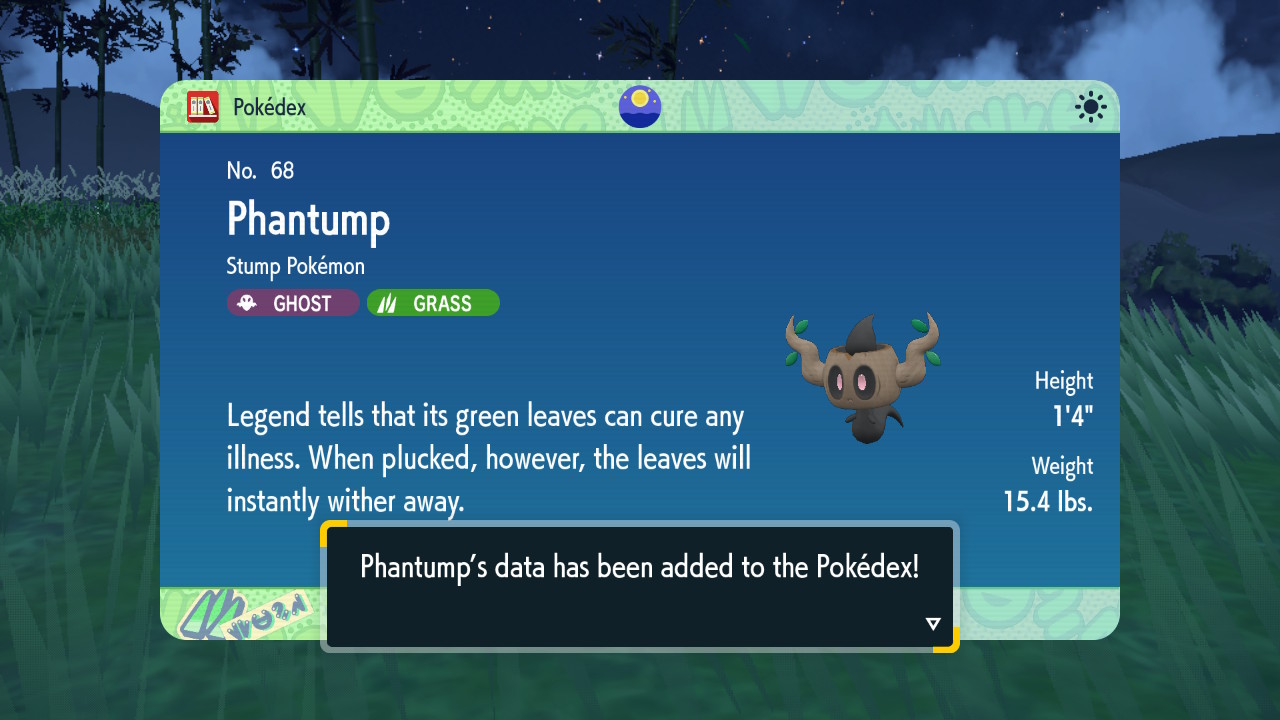Click the GHOST type badge
The width and height of the screenshot is (1280, 720).
(x=293, y=303)
